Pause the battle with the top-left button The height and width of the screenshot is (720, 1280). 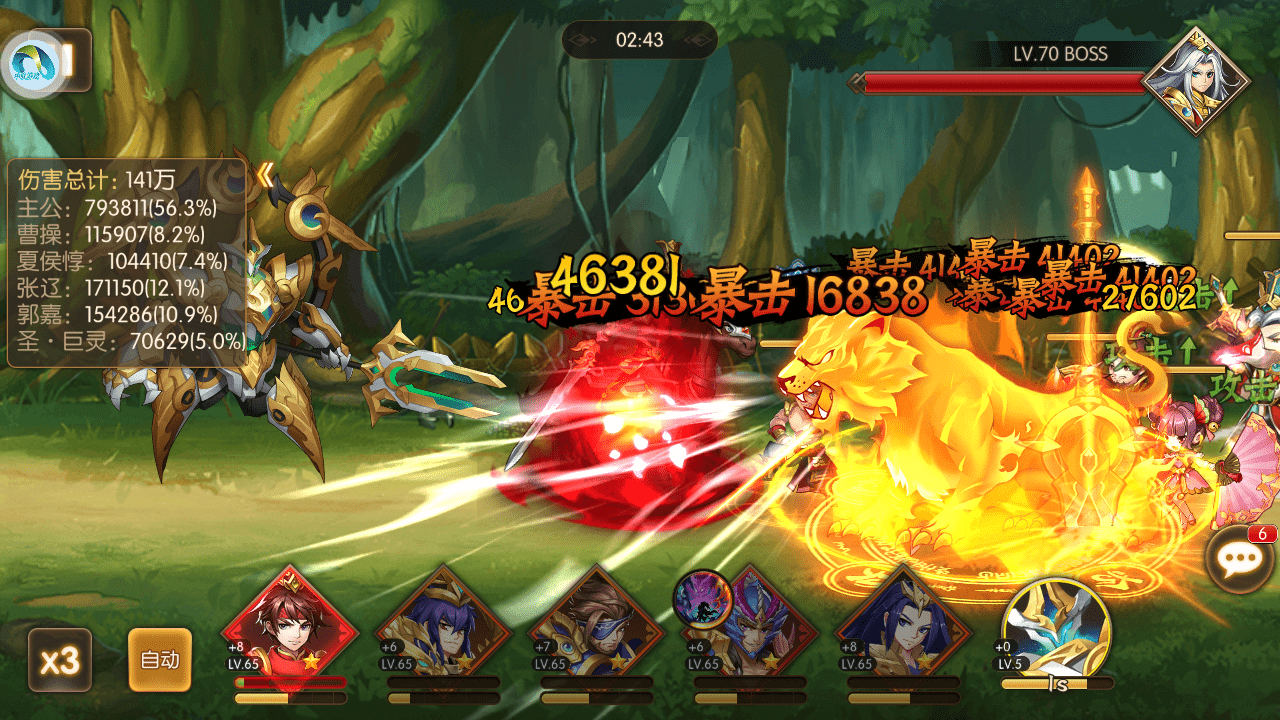click(x=70, y=60)
